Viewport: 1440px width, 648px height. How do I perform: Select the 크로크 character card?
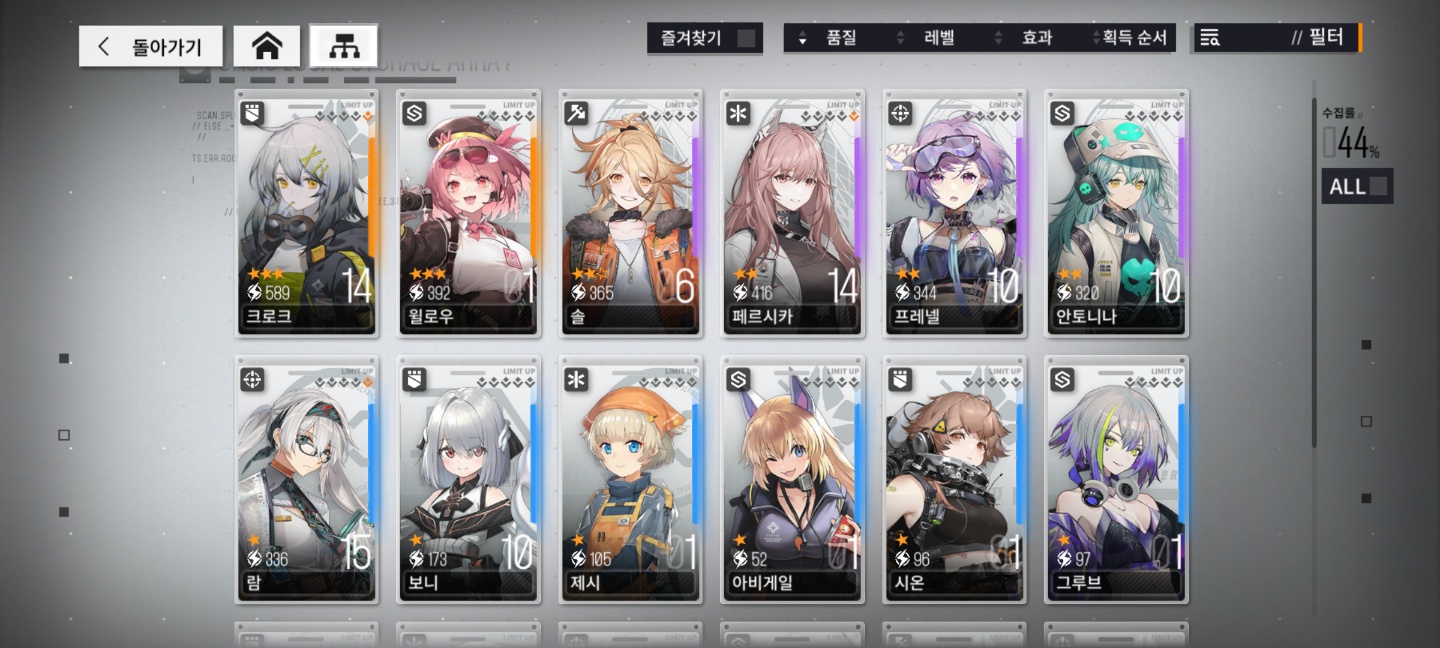[x=307, y=213]
